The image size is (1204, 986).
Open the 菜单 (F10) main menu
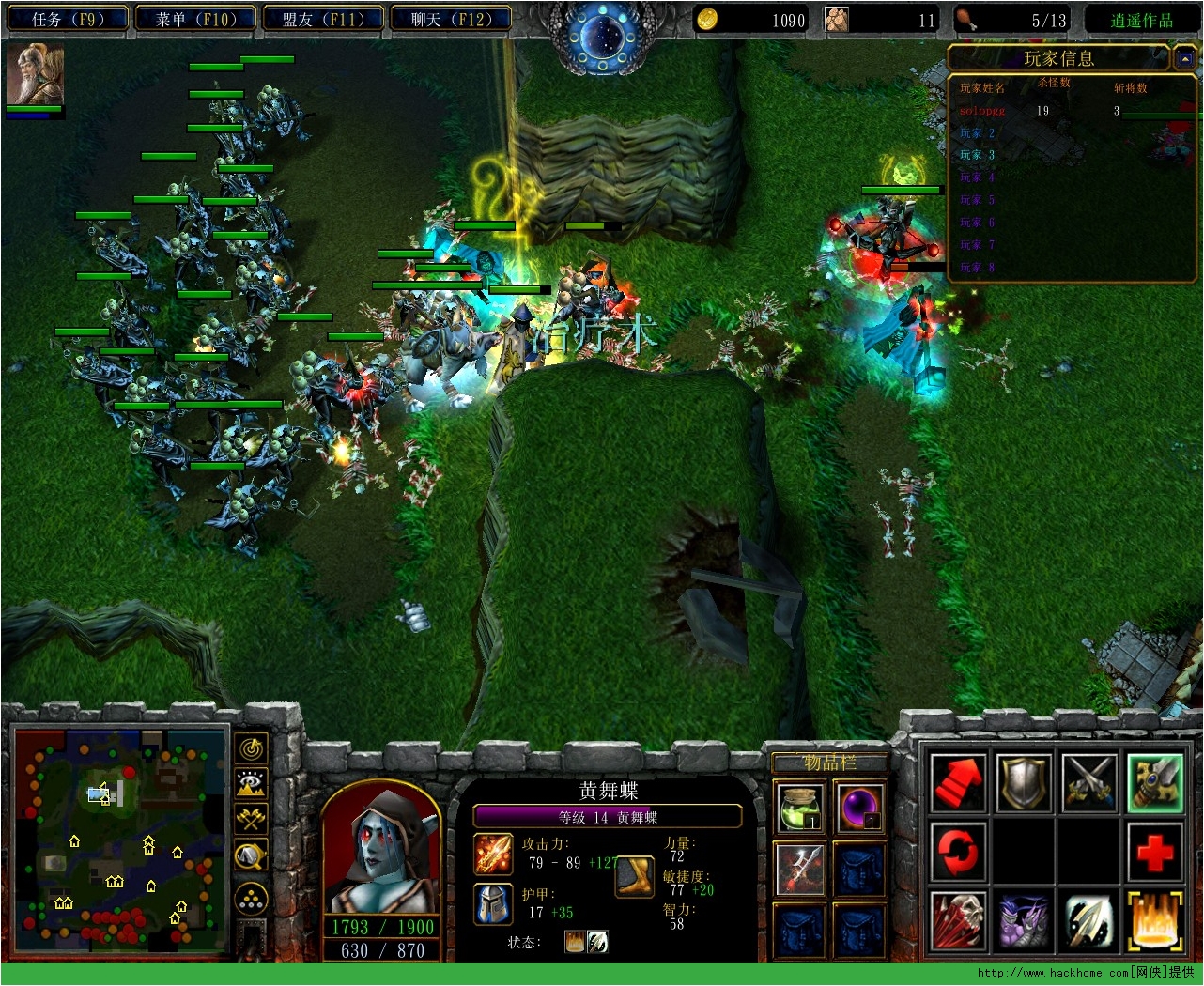[195, 19]
